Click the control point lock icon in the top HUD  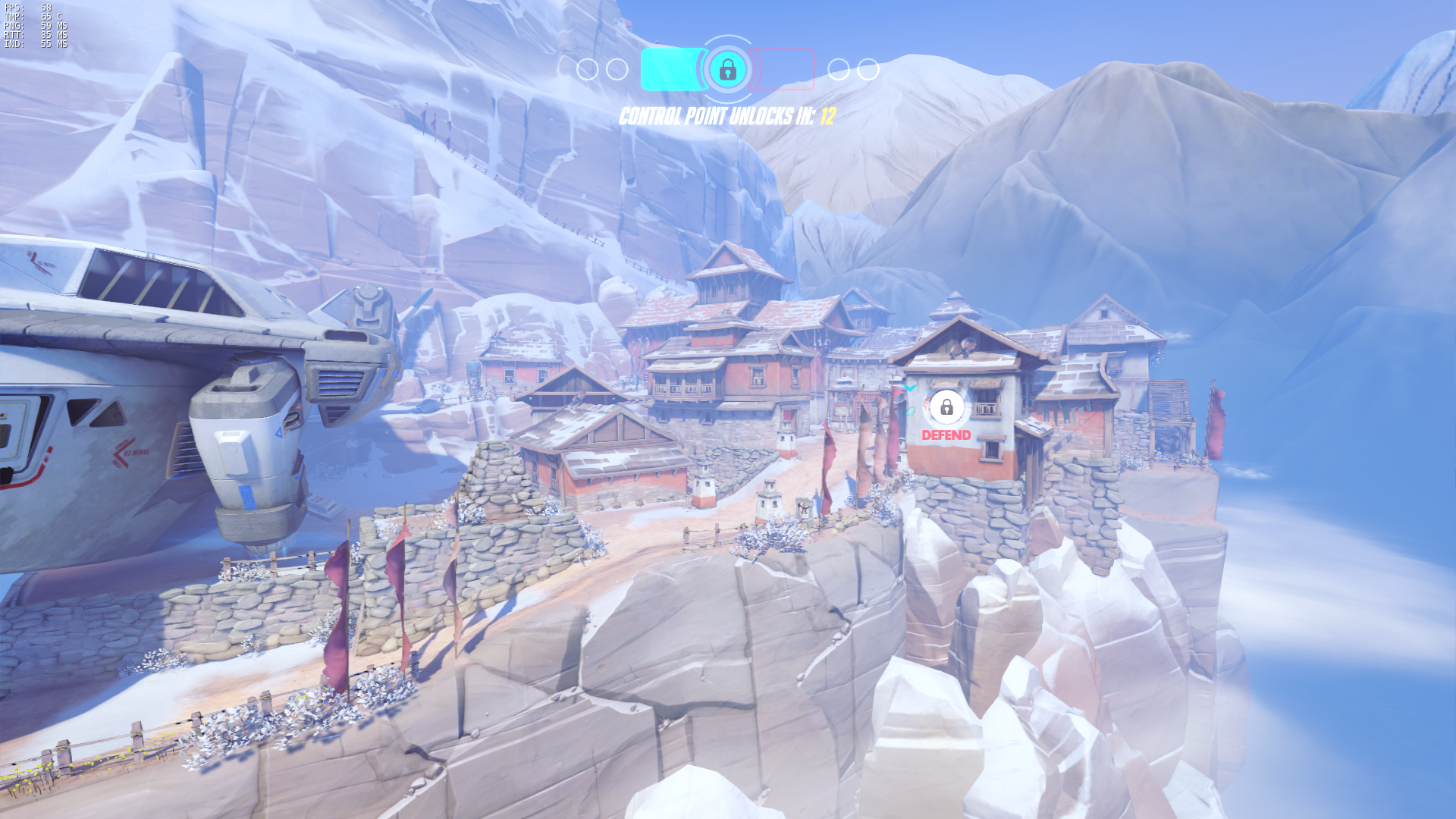(x=727, y=70)
